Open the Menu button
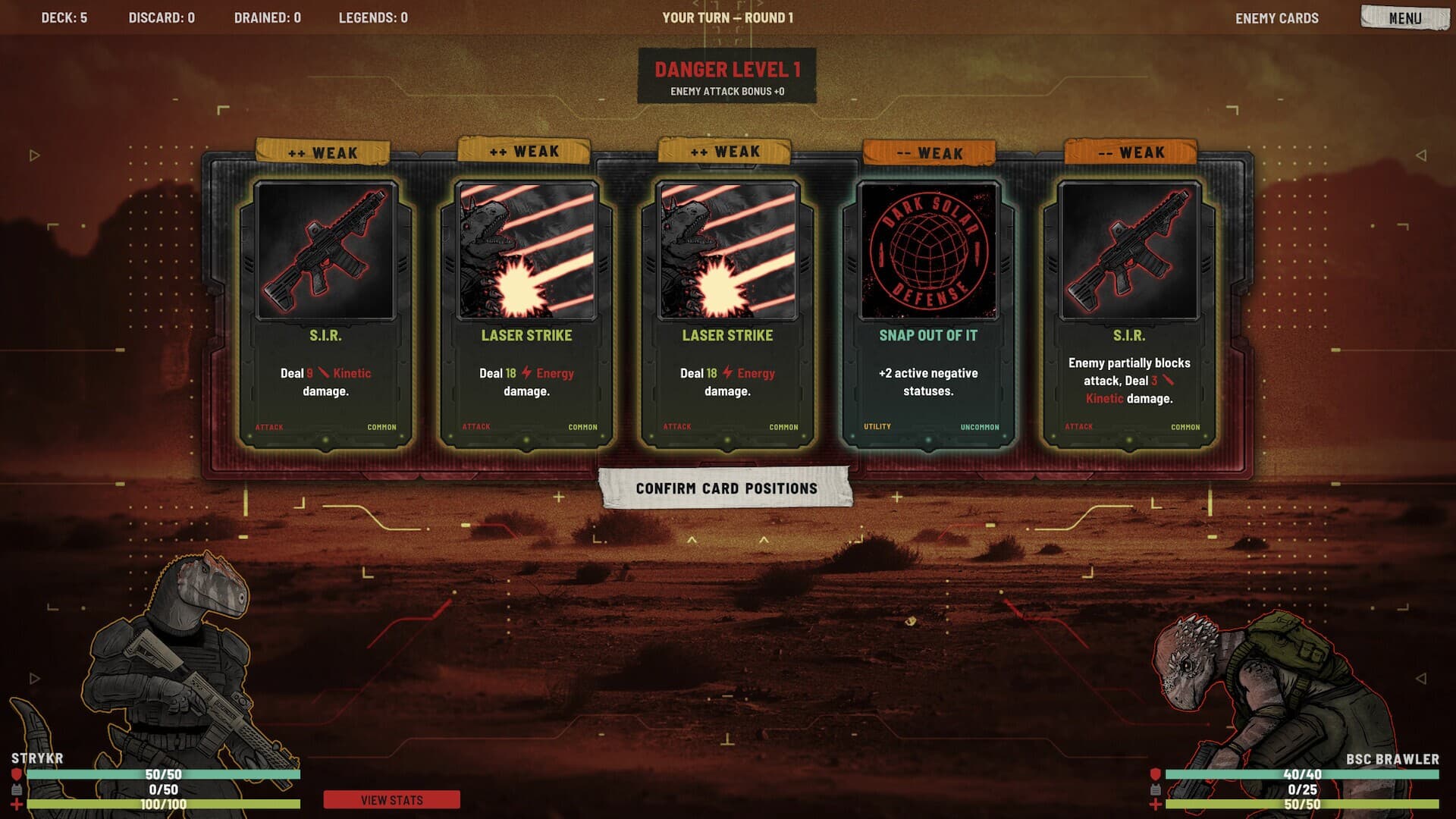Image resolution: width=1456 pixels, height=819 pixels. pyautogui.click(x=1404, y=17)
